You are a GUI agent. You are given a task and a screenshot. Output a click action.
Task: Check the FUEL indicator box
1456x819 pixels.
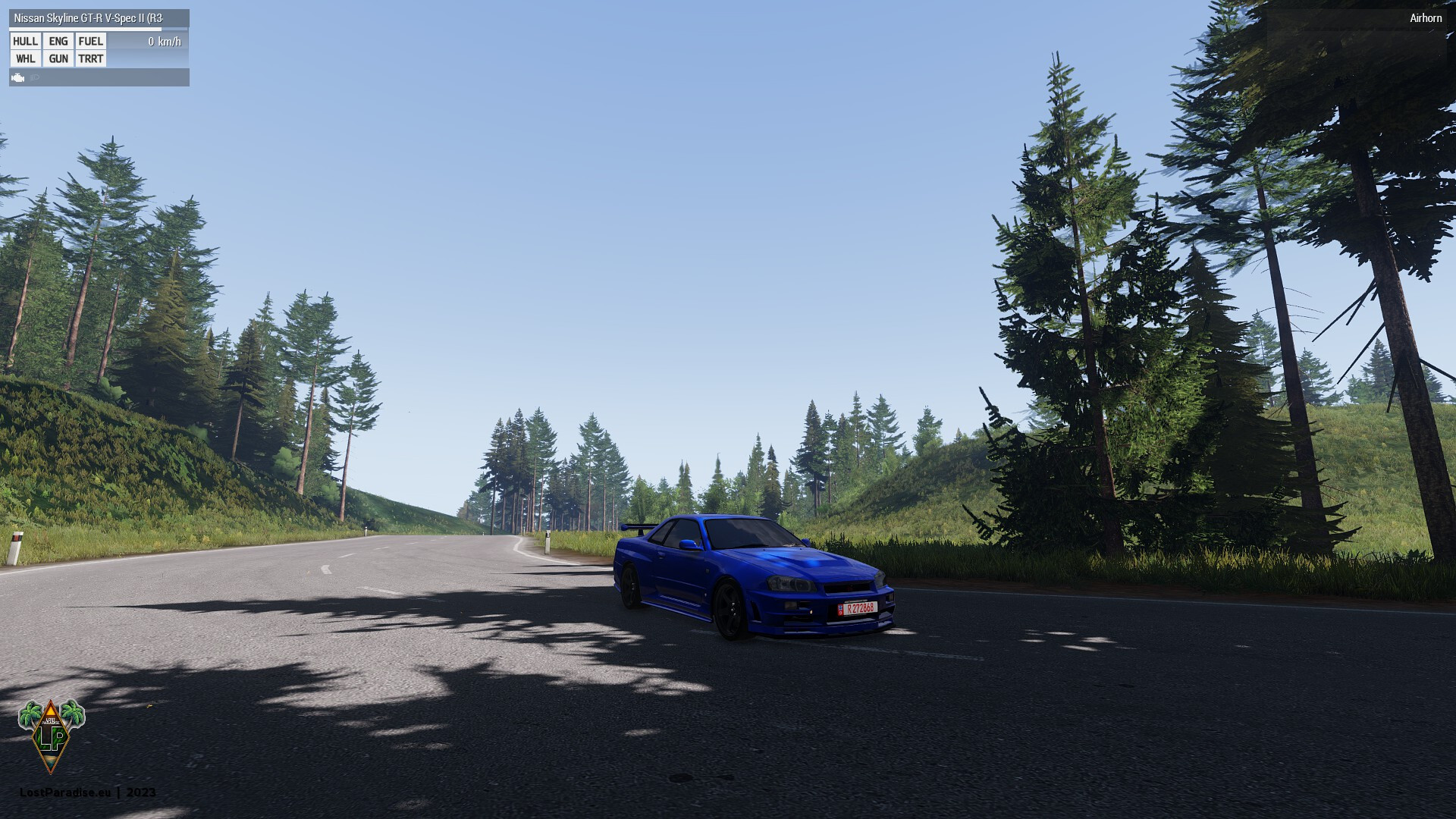(91, 41)
